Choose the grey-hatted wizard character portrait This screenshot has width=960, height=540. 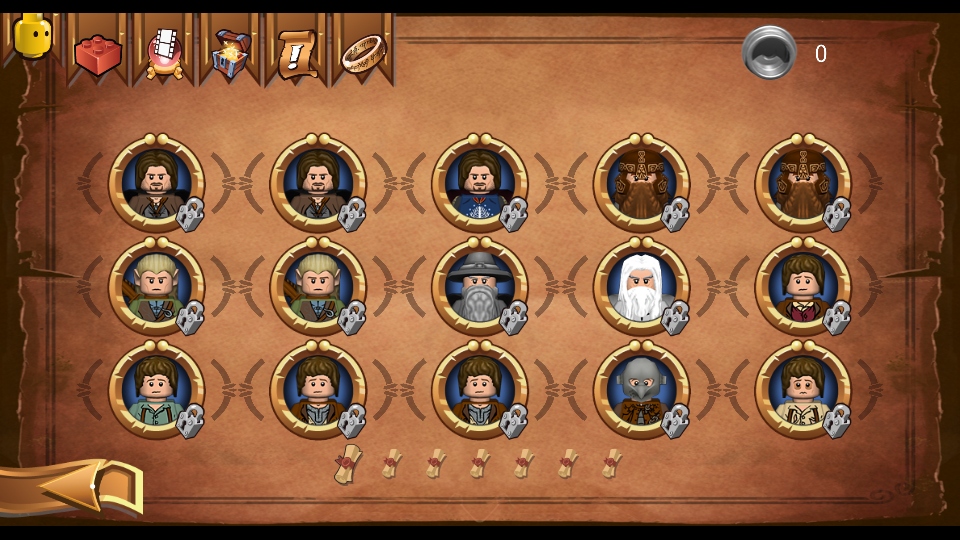pos(479,286)
